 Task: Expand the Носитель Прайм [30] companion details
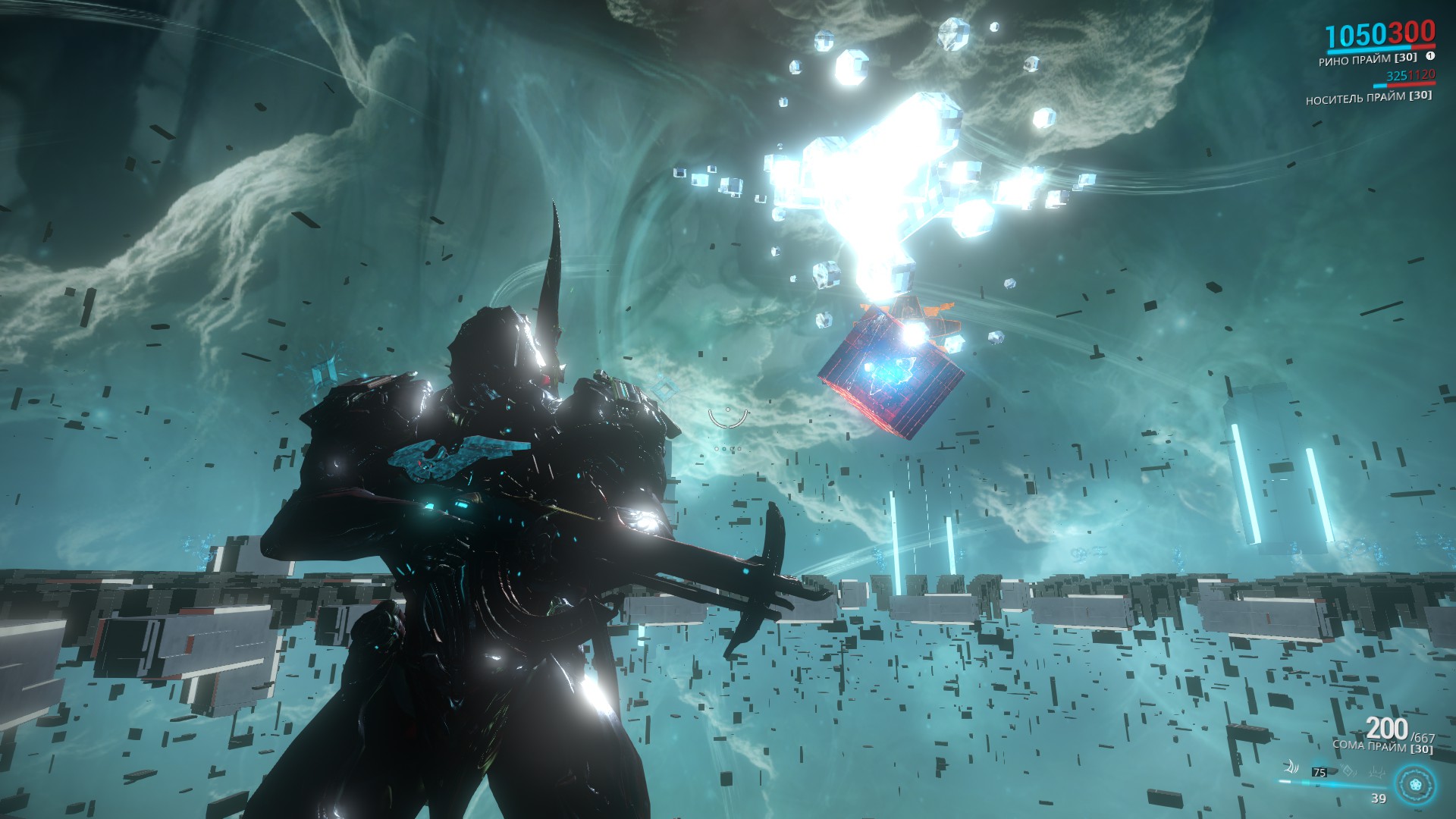coord(1369,97)
